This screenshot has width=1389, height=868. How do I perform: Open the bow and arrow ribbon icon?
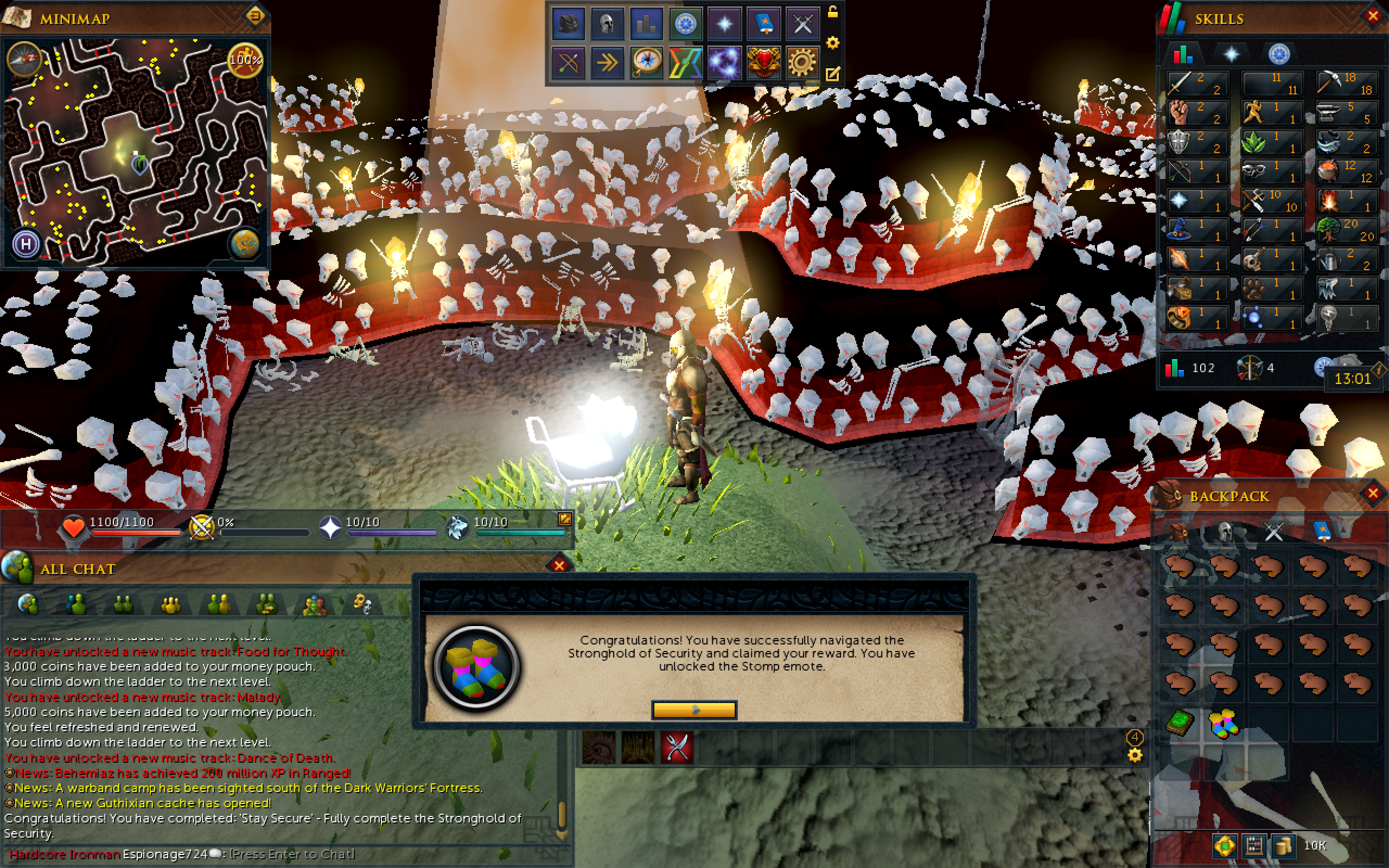[568, 62]
